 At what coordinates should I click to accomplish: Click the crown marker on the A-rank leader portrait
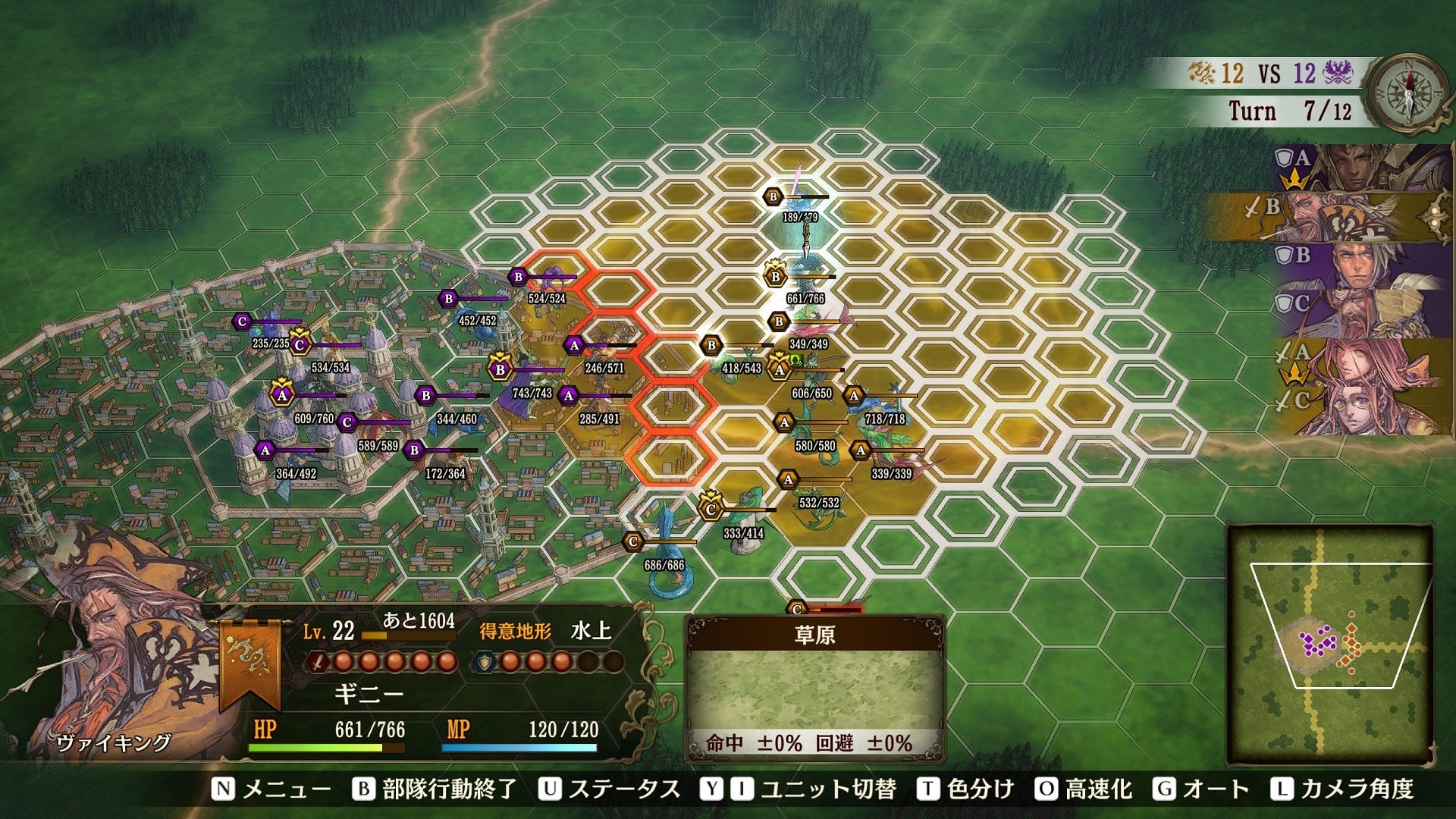(1294, 180)
